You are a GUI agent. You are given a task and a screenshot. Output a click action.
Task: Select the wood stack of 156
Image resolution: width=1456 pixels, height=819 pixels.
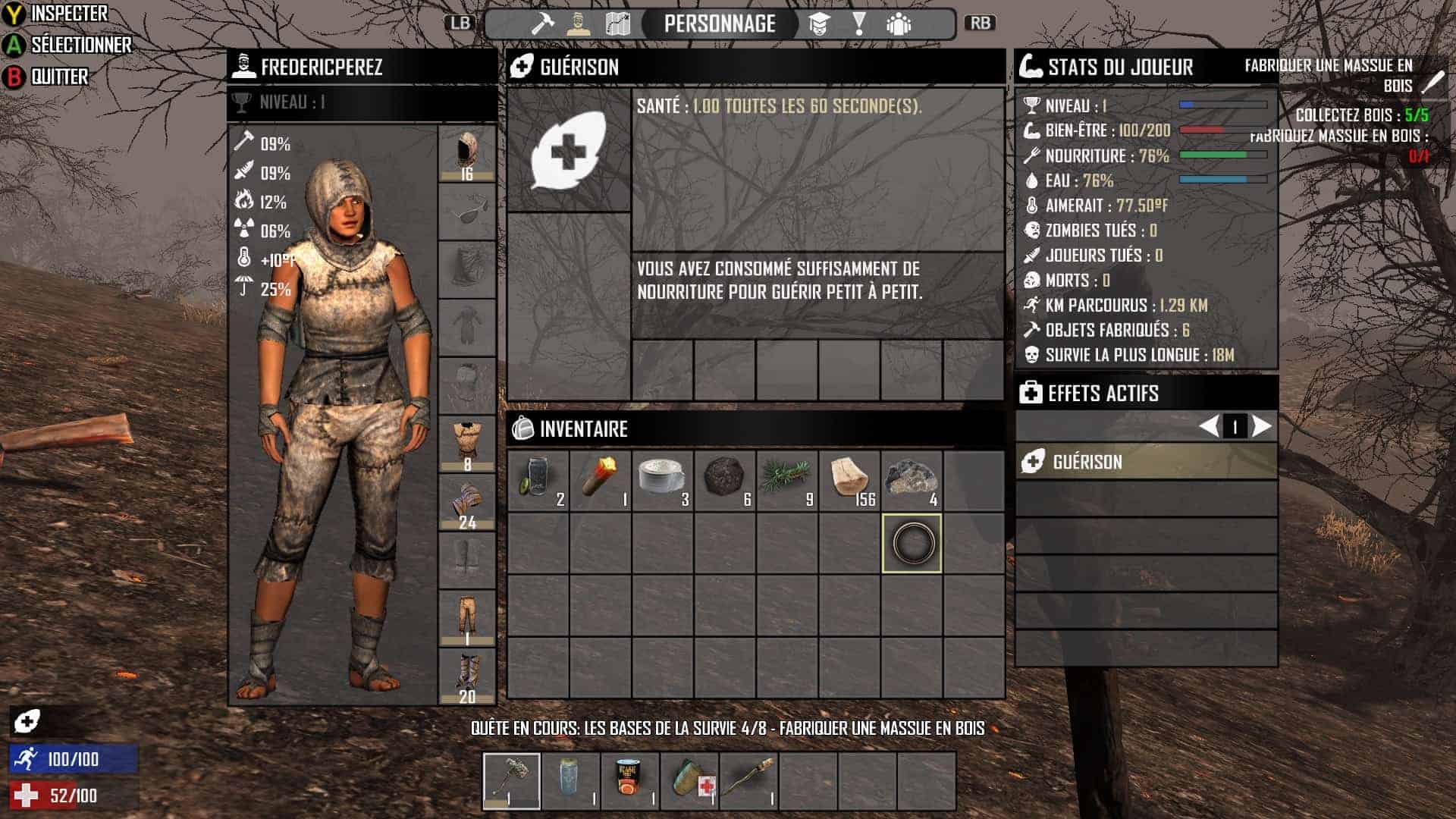pos(849,480)
